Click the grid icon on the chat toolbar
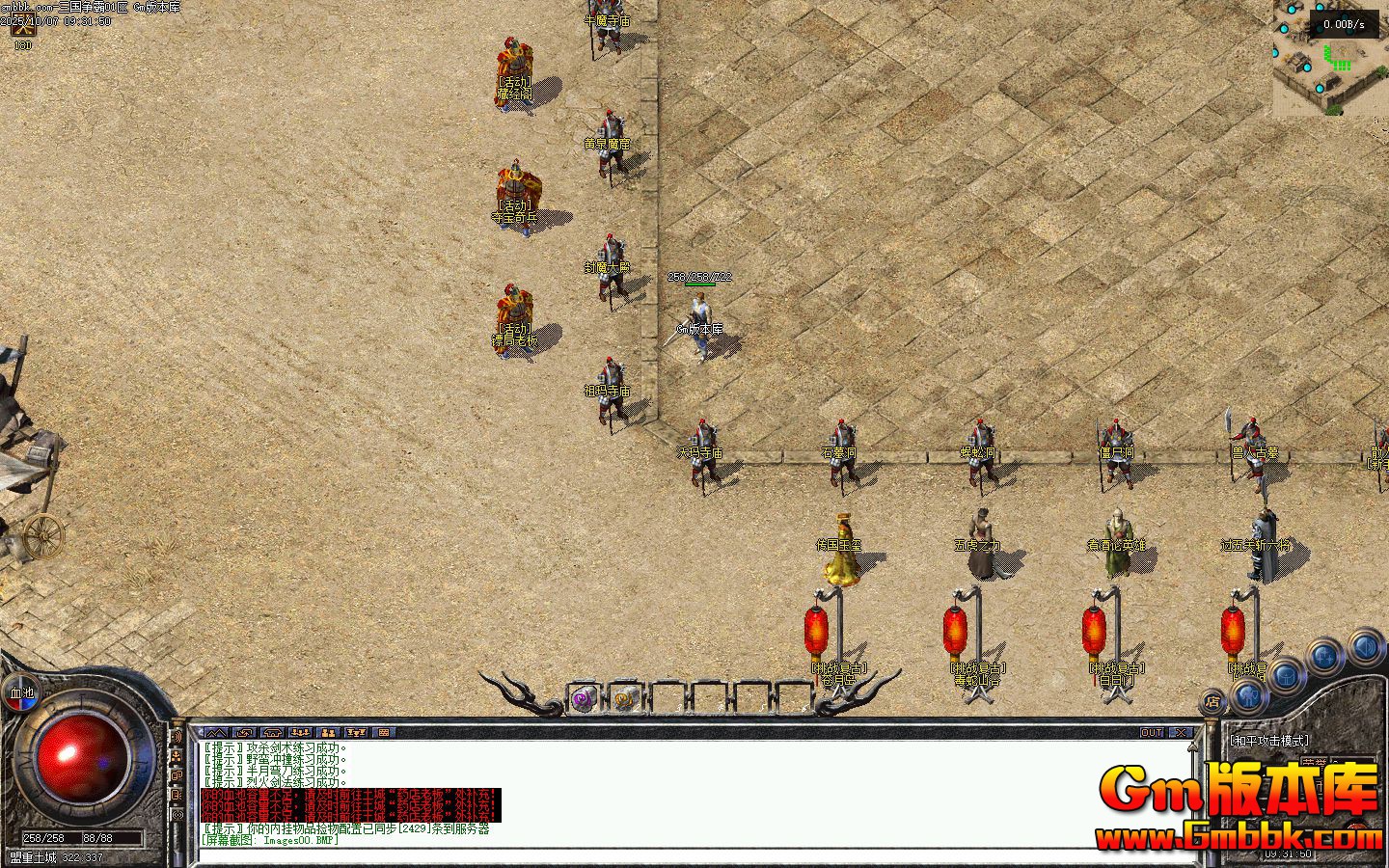Viewport: 1389px width, 868px height. pyautogui.click(x=384, y=733)
